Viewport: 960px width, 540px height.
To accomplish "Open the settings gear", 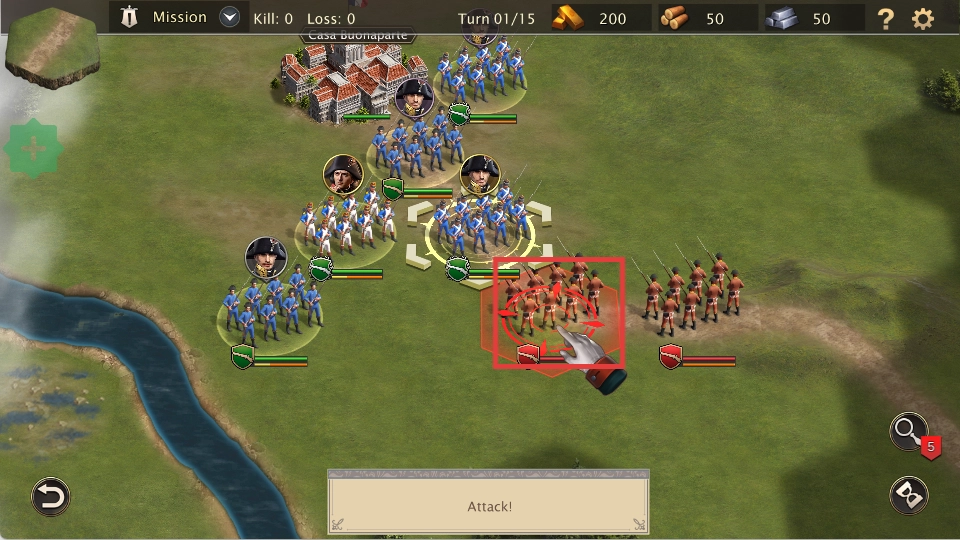I will click(923, 18).
